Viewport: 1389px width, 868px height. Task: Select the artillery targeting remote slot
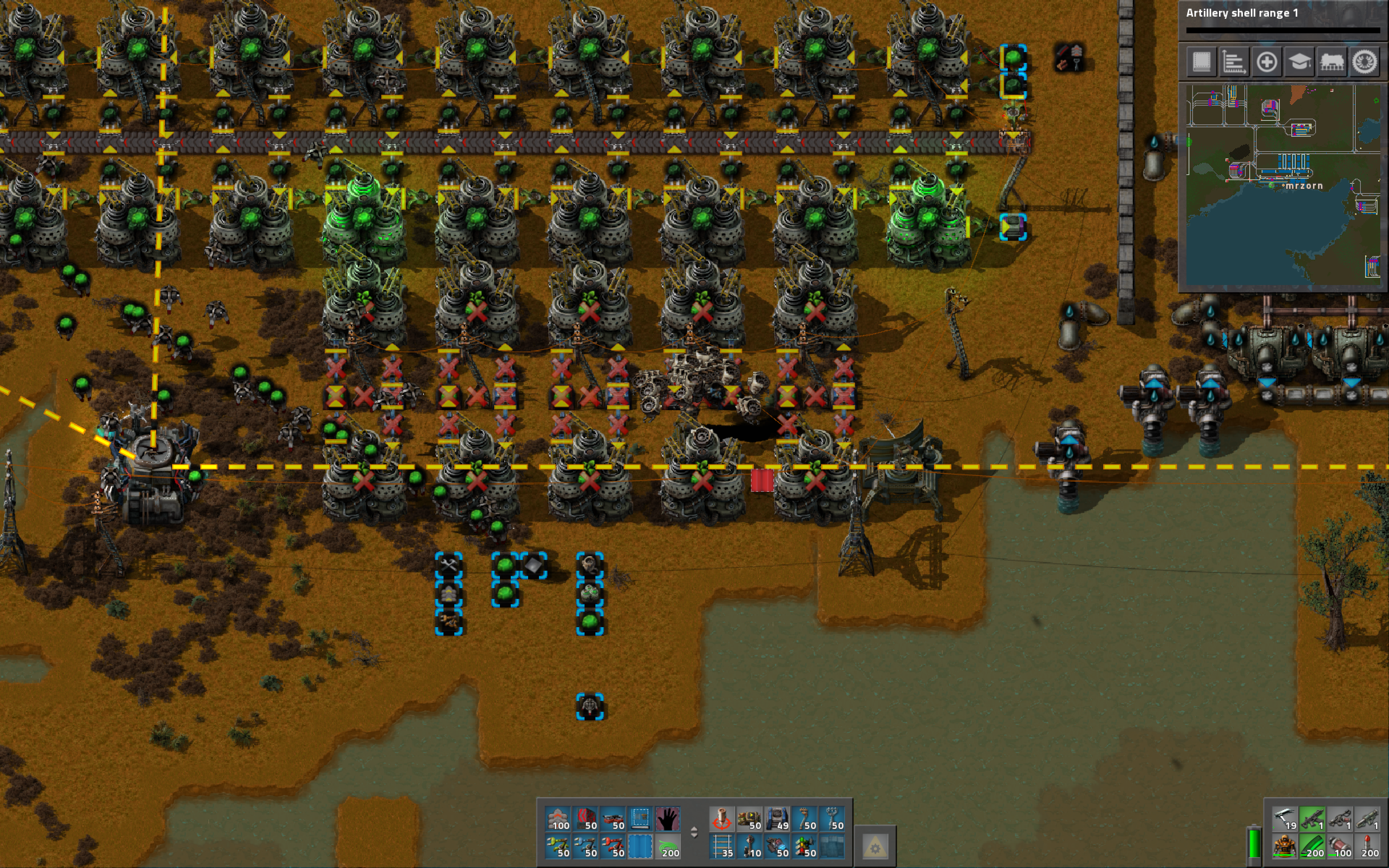(x=722, y=818)
